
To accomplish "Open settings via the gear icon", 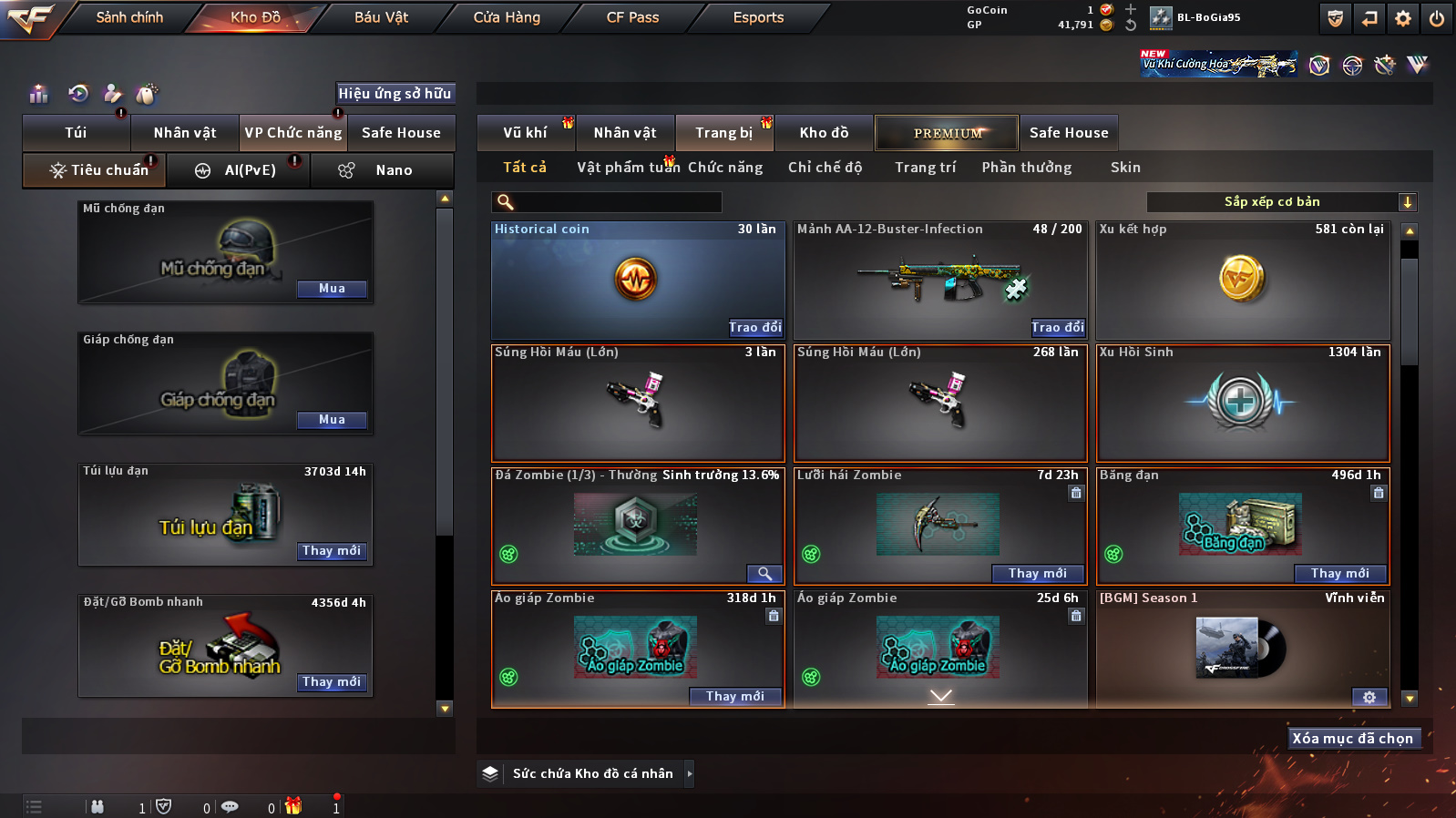I will coord(1403,18).
